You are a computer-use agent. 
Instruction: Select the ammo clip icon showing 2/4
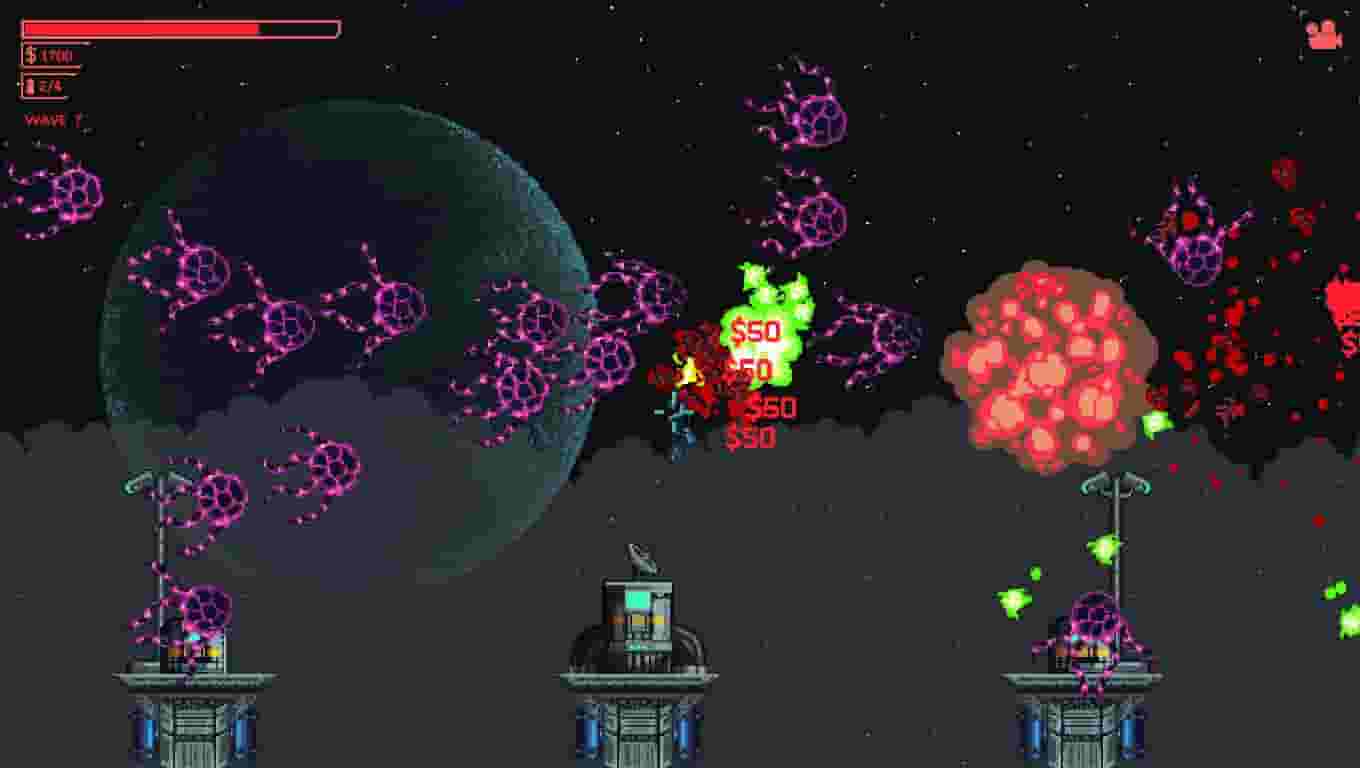(x=30, y=85)
